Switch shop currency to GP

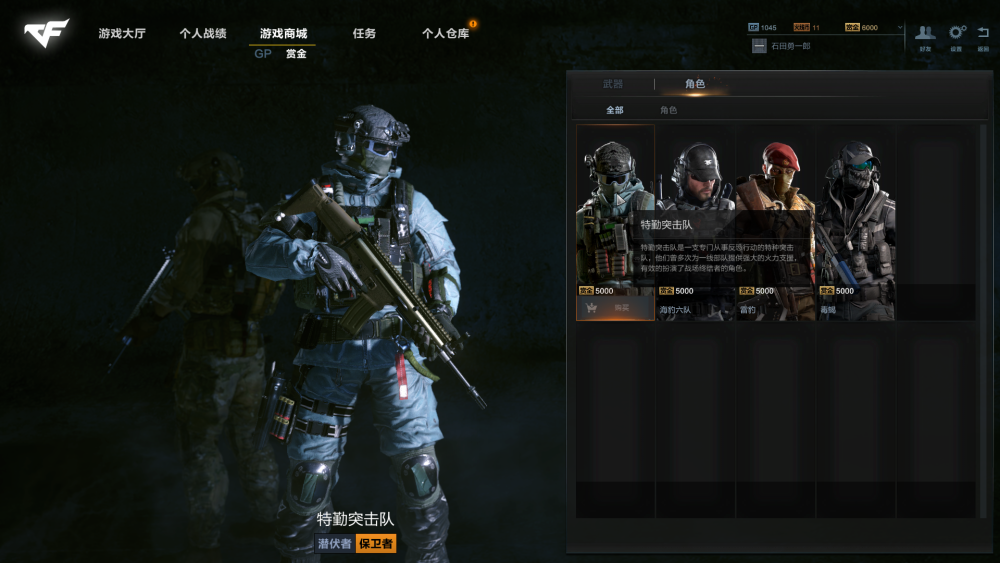(263, 54)
